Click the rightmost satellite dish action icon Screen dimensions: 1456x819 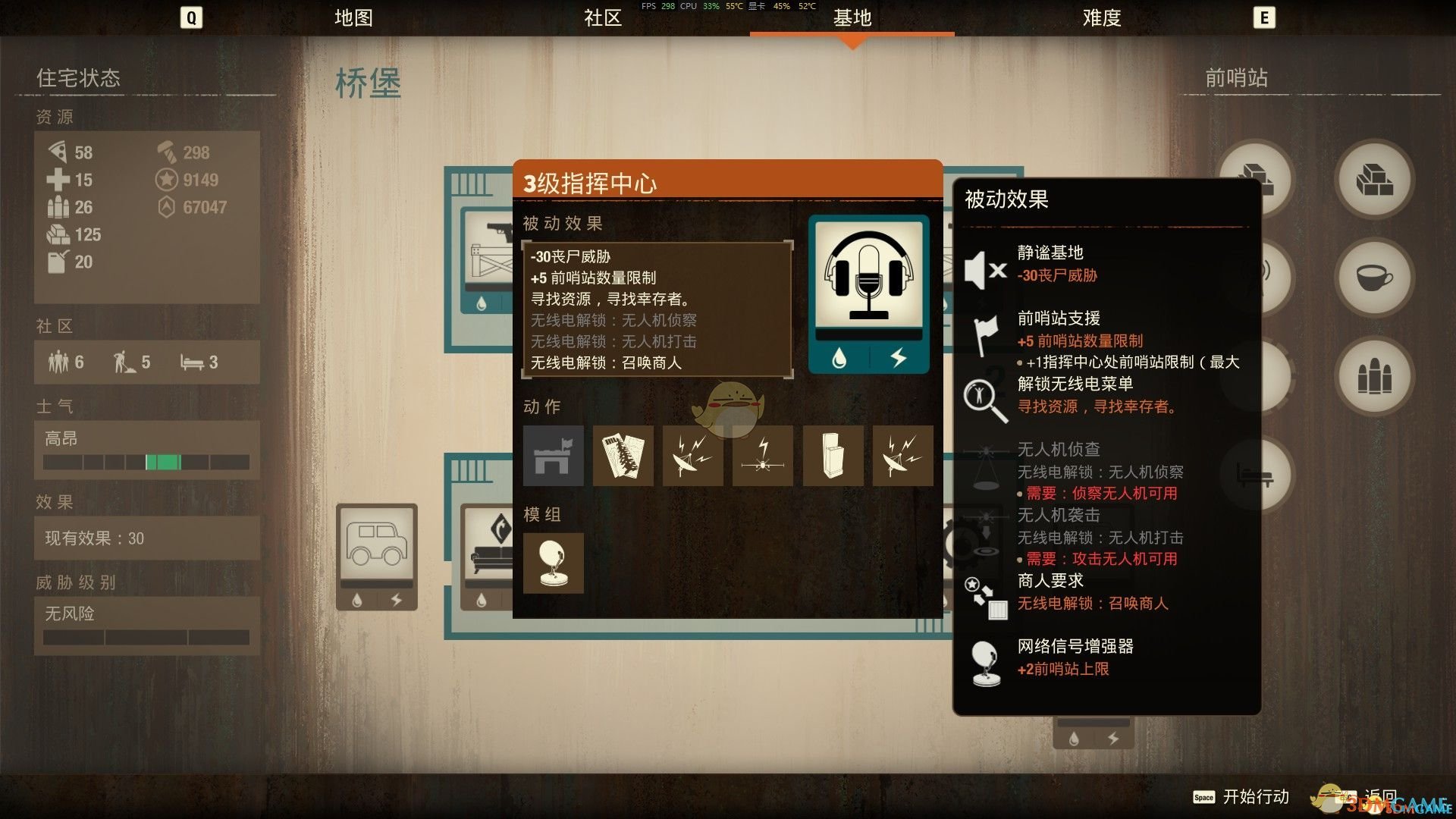tap(902, 456)
